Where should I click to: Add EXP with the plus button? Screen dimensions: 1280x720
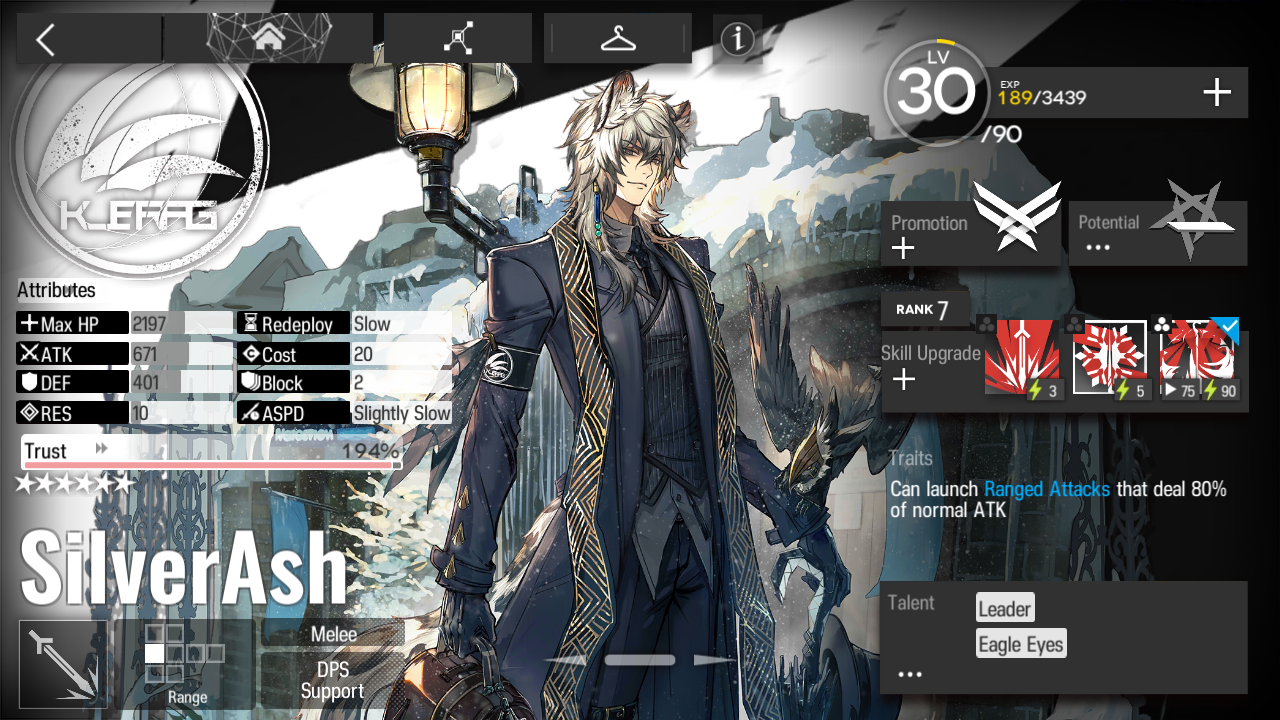click(x=1216, y=94)
